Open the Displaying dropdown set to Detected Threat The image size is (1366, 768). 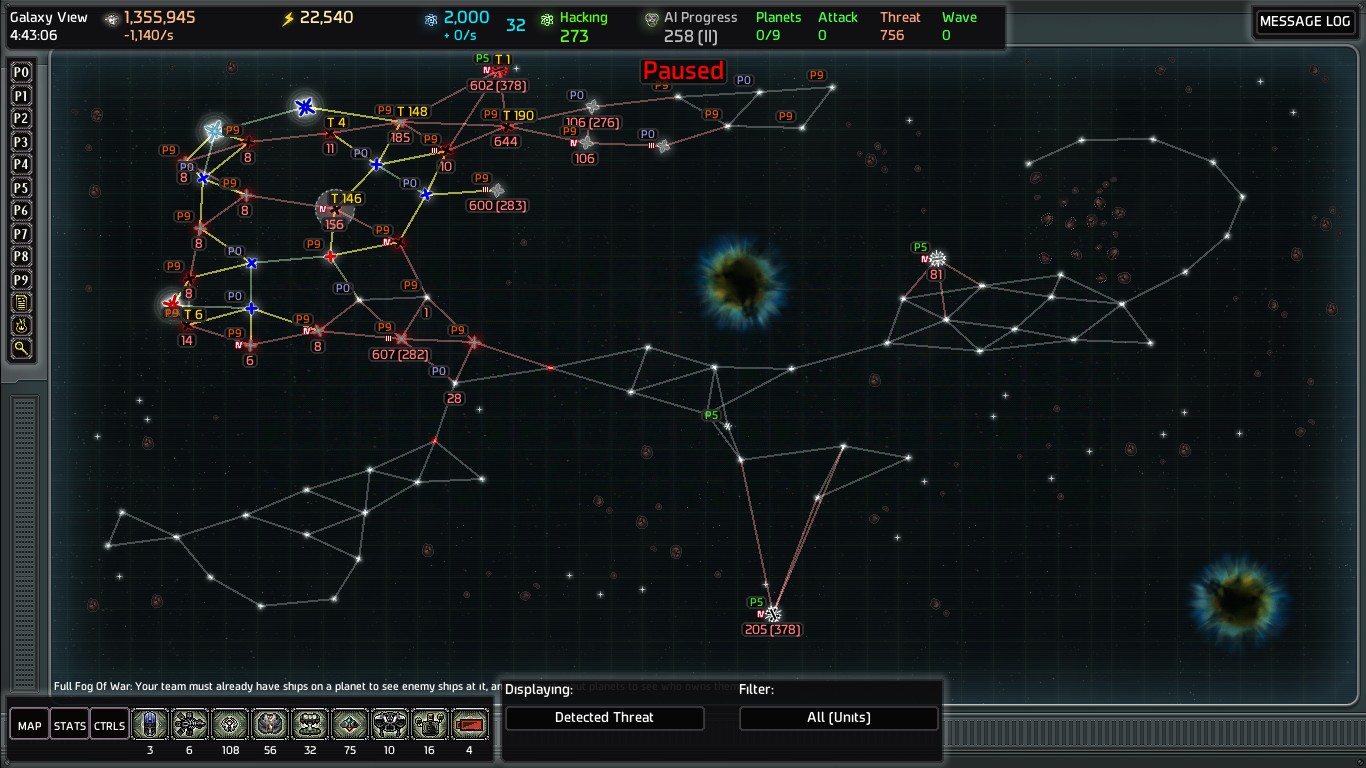coord(604,718)
